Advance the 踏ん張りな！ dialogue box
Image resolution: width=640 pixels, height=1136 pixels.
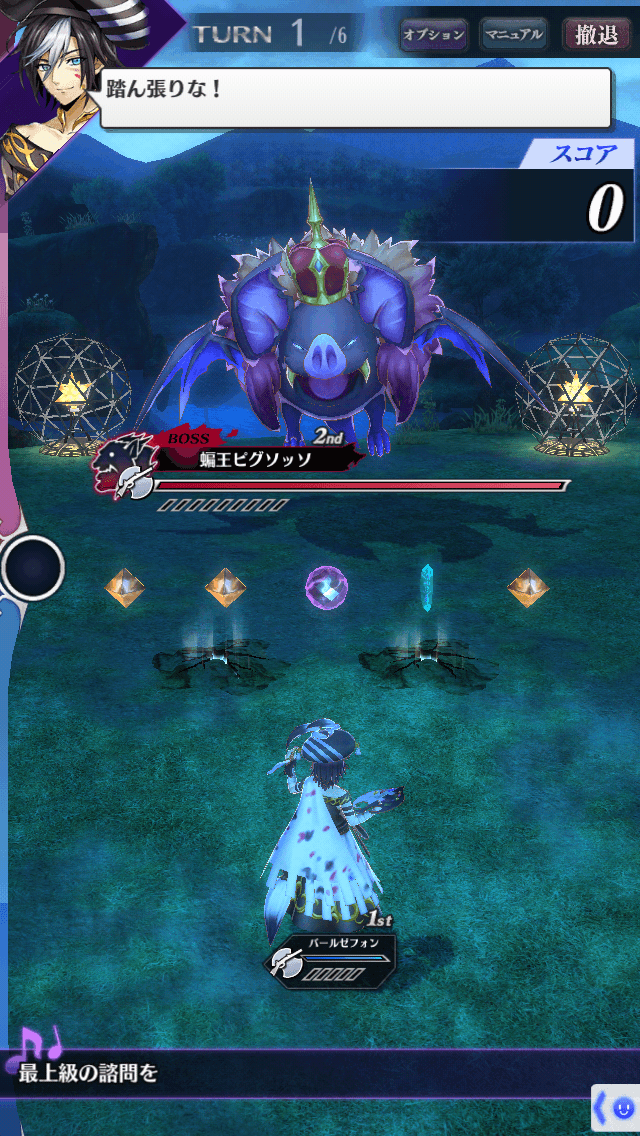[x=355, y=98]
